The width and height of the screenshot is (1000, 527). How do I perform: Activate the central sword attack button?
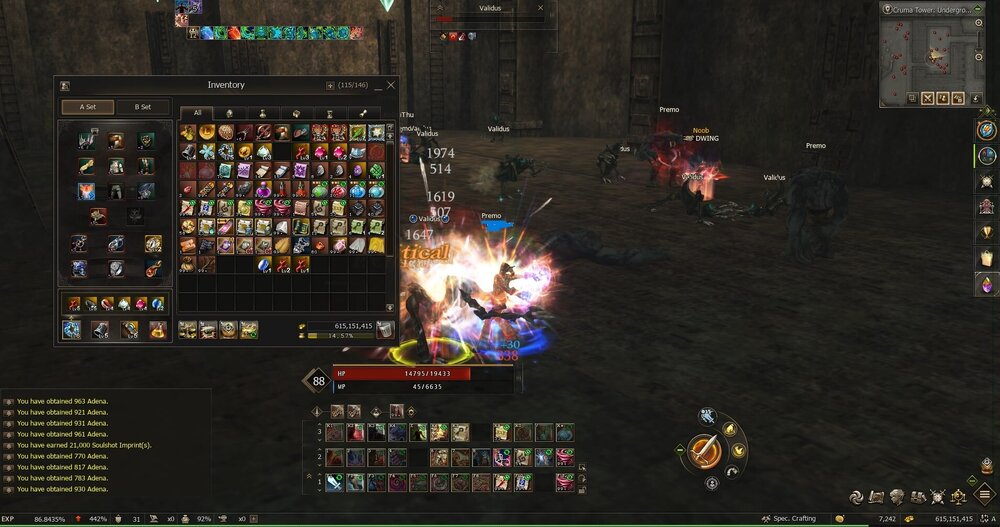click(706, 450)
